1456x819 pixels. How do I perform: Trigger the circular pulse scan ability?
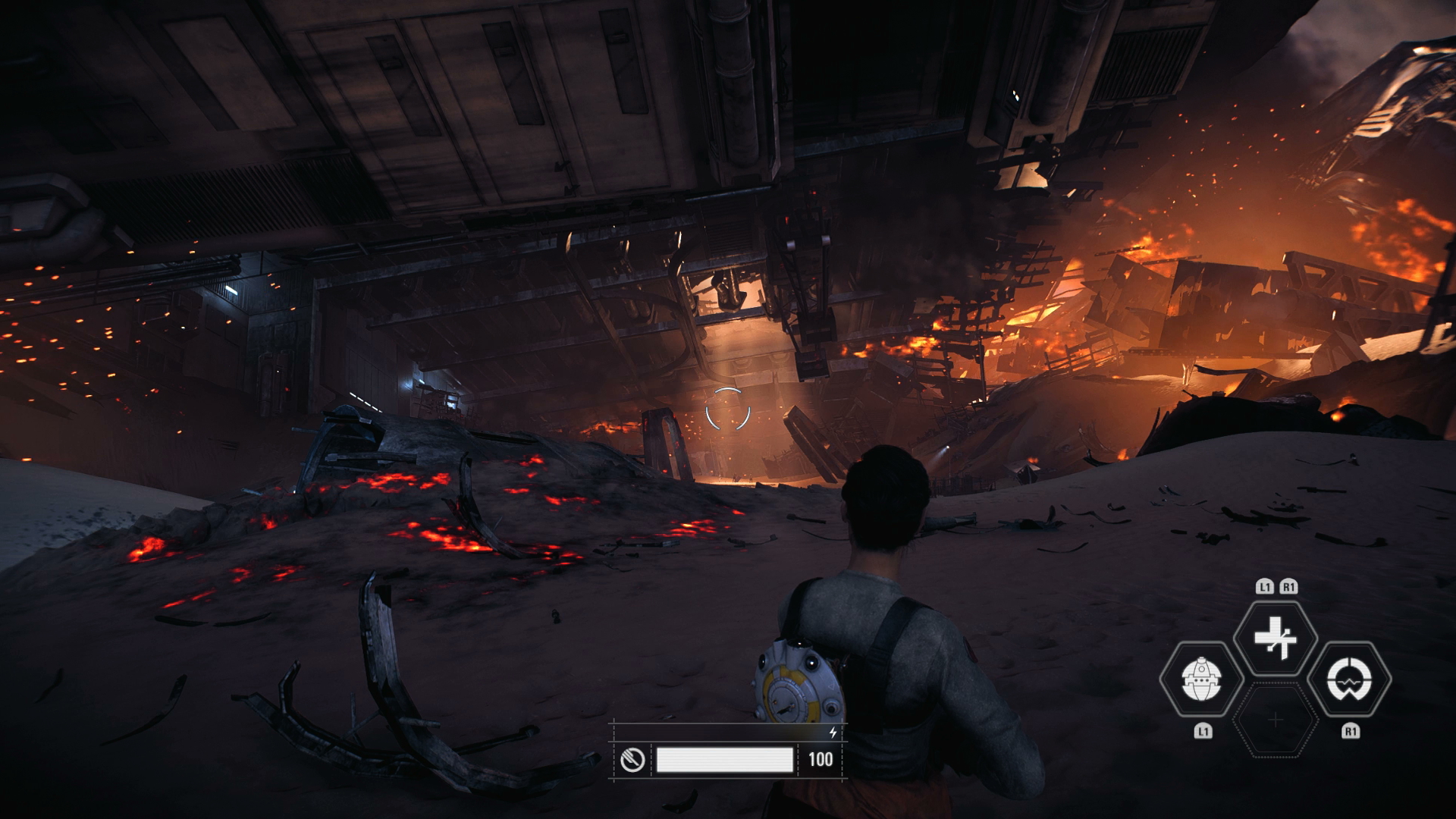pos(1351,679)
